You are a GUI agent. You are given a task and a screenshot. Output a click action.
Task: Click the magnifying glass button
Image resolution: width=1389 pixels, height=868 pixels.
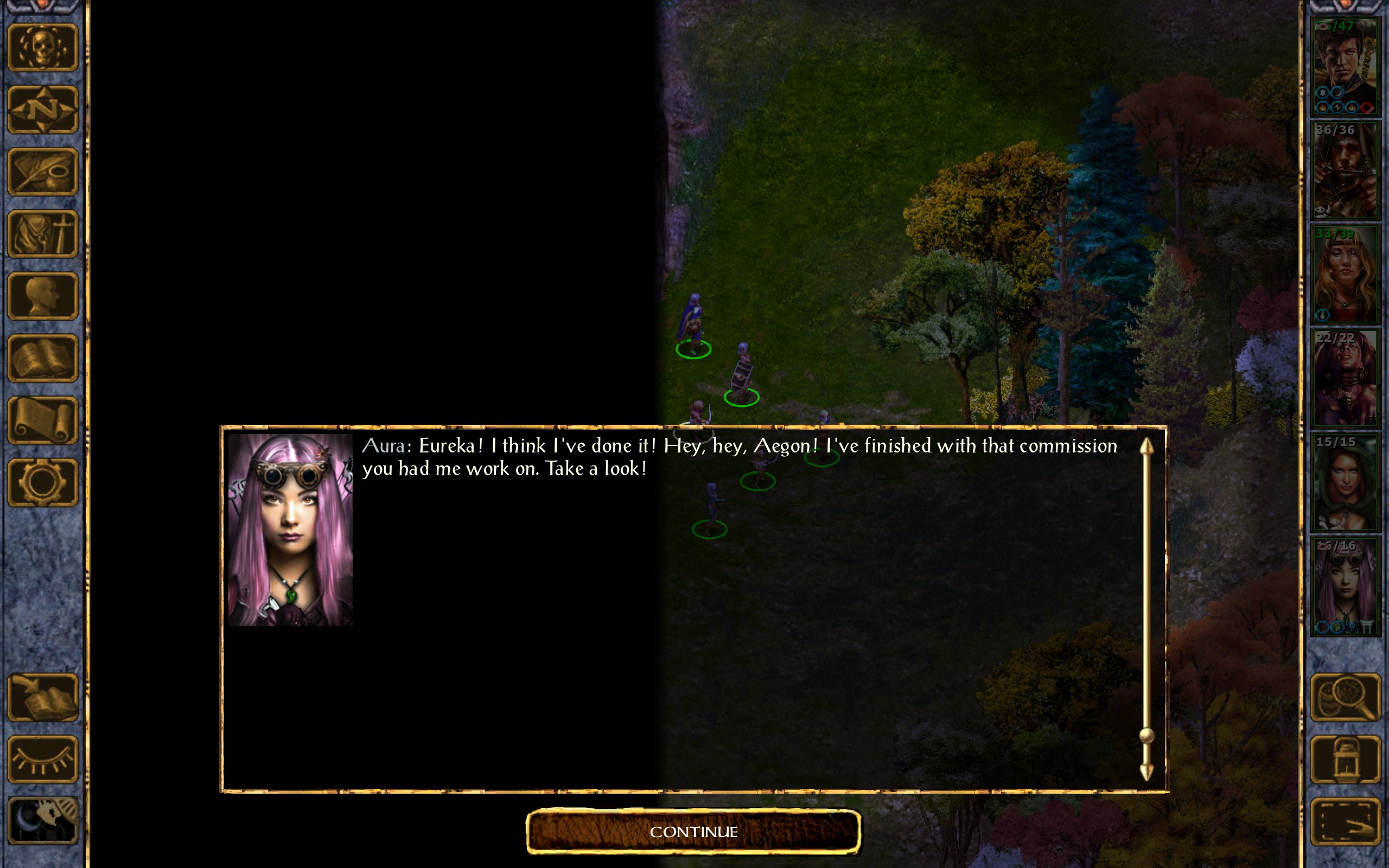[1346, 697]
